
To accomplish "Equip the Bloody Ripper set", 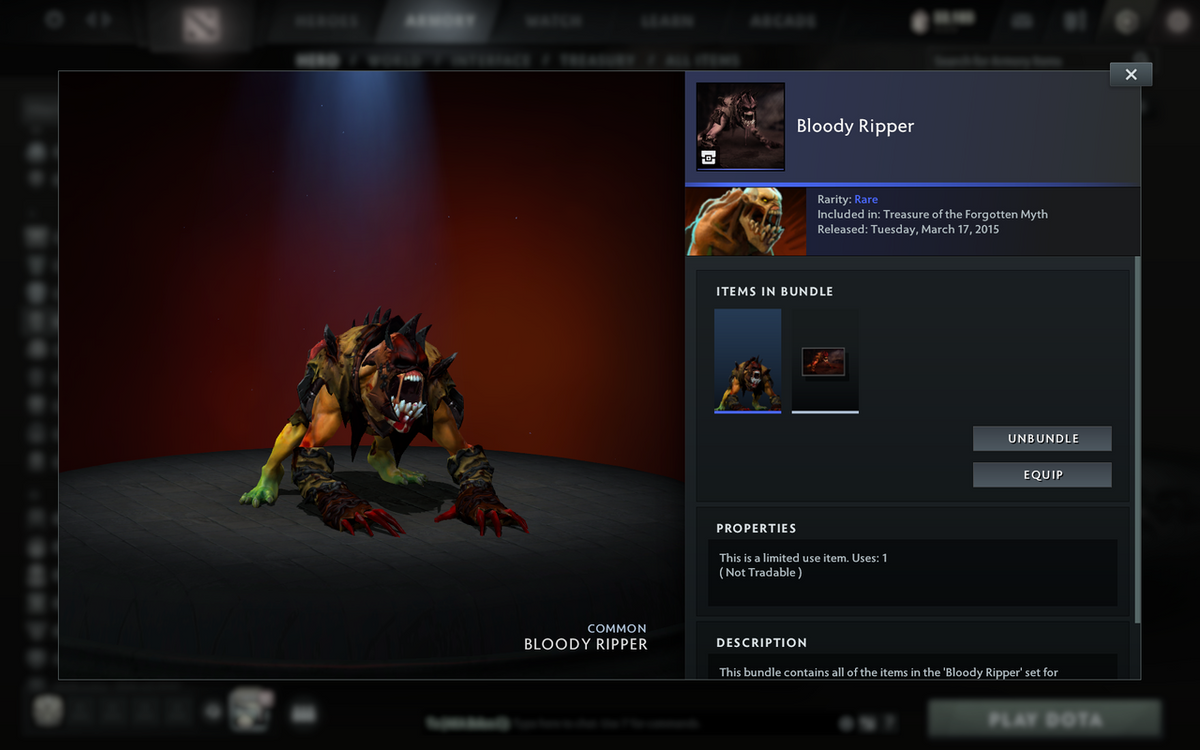I will tap(1042, 475).
